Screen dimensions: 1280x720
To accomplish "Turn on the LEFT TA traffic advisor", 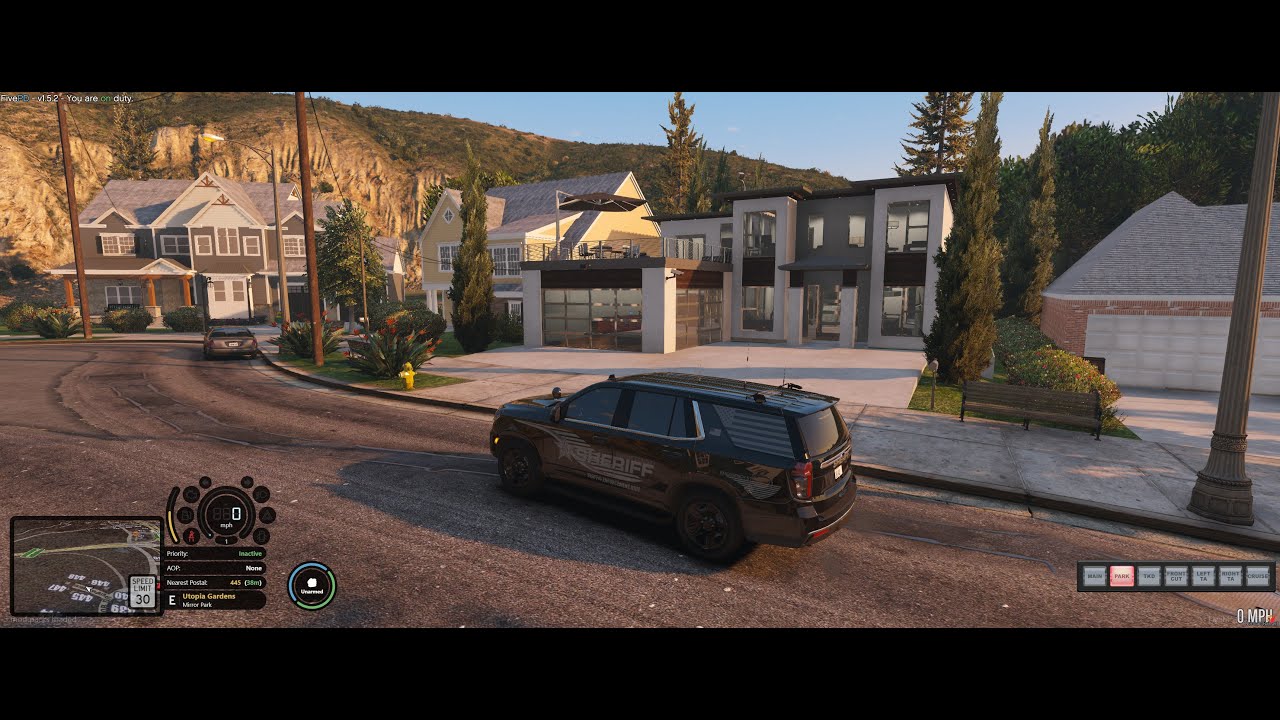I will [1203, 576].
